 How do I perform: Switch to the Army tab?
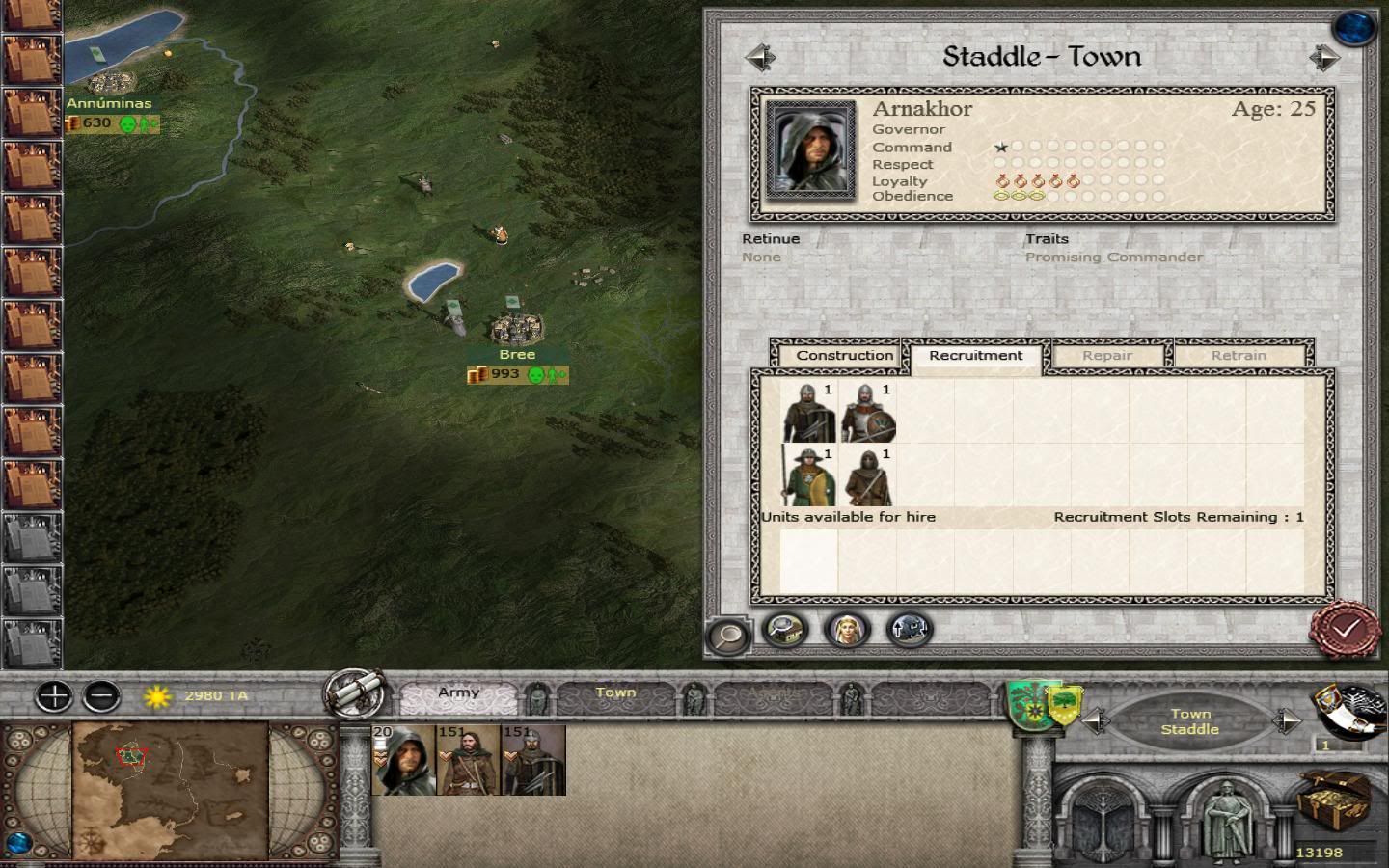458,692
